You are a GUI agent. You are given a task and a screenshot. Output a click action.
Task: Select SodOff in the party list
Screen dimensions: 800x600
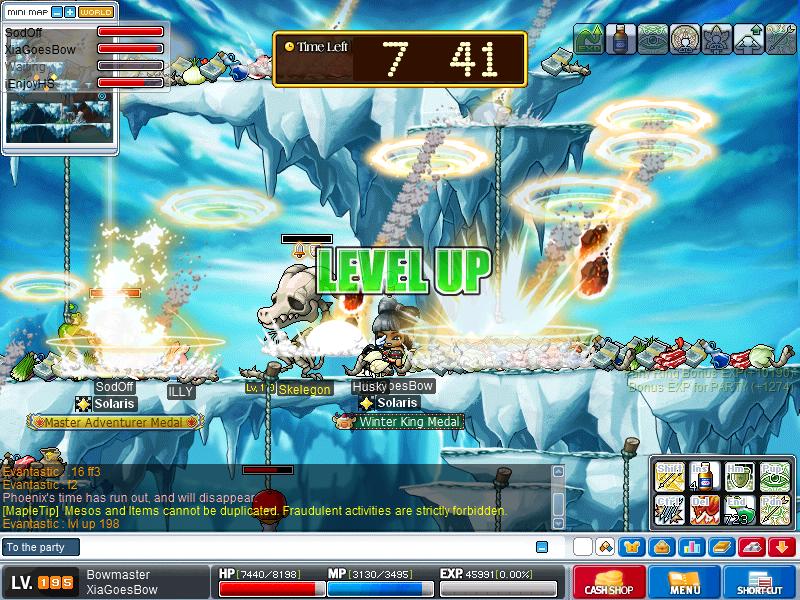click(23, 33)
